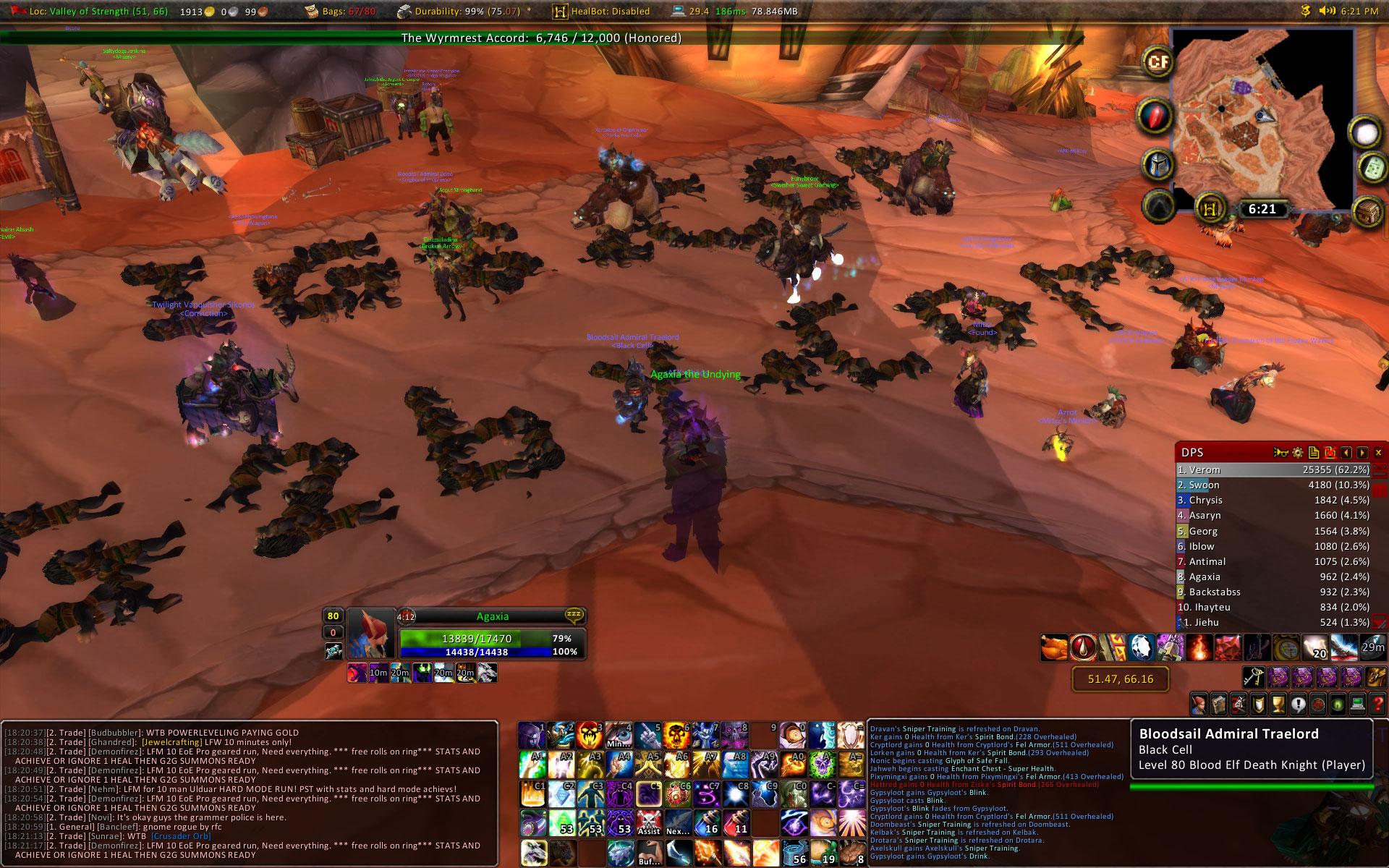Open the gold trophy achievements button

(x=1278, y=703)
